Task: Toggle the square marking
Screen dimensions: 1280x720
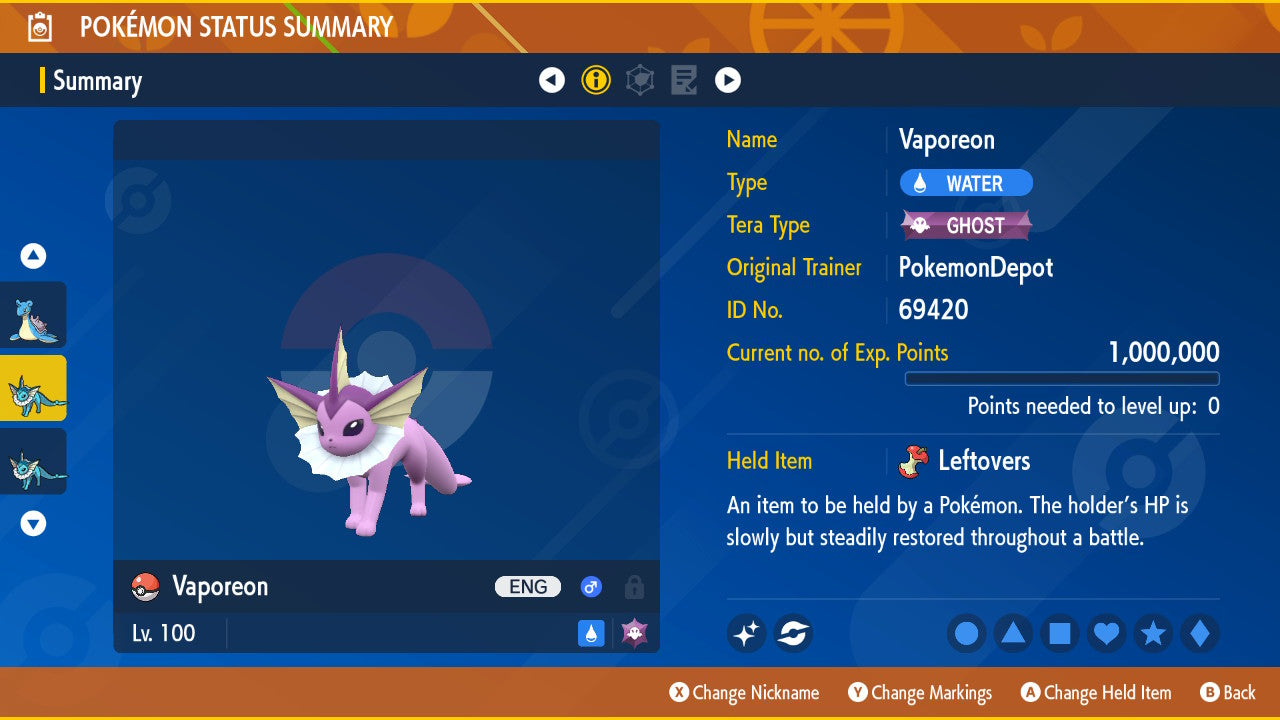Action: coord(1060,633)
